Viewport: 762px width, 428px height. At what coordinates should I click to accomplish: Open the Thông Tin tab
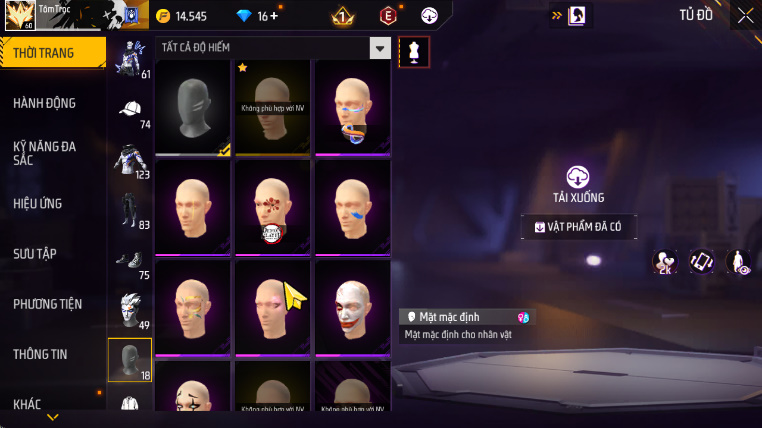41,353
